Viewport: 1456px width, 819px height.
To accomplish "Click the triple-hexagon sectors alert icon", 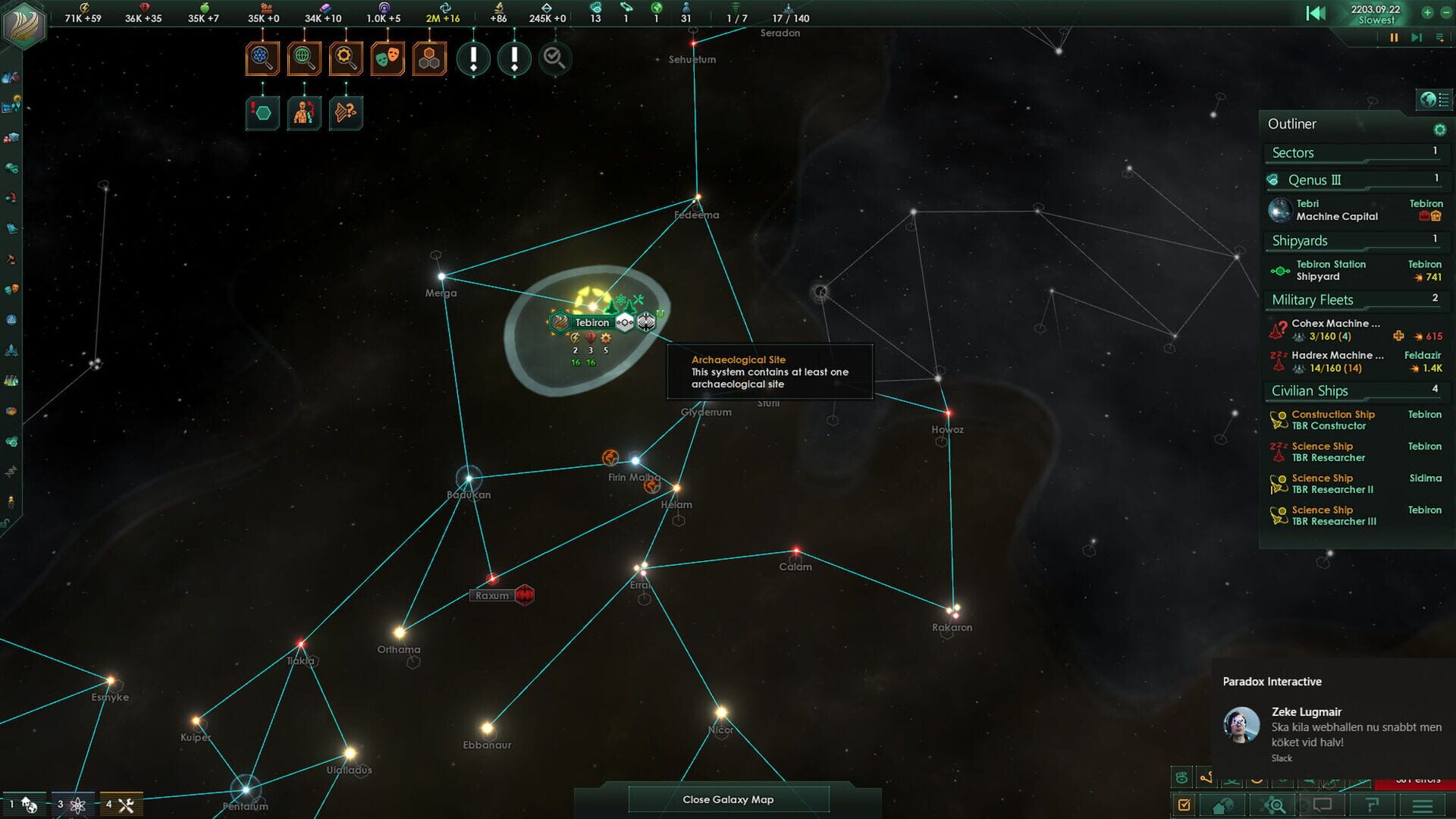I will point(428,58).
